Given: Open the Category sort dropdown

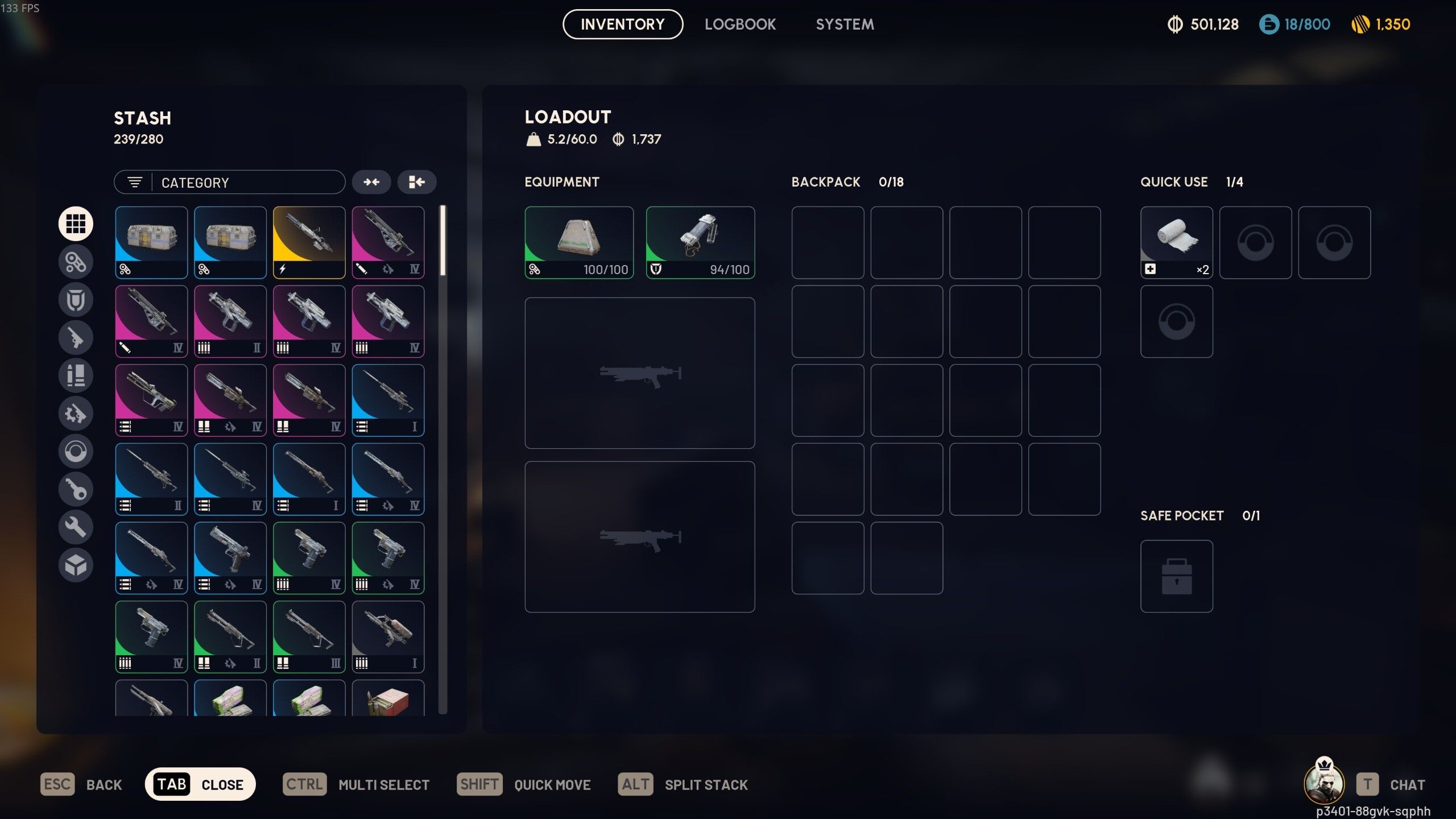Looking at the screenshot, I should [x=229, y=183].
